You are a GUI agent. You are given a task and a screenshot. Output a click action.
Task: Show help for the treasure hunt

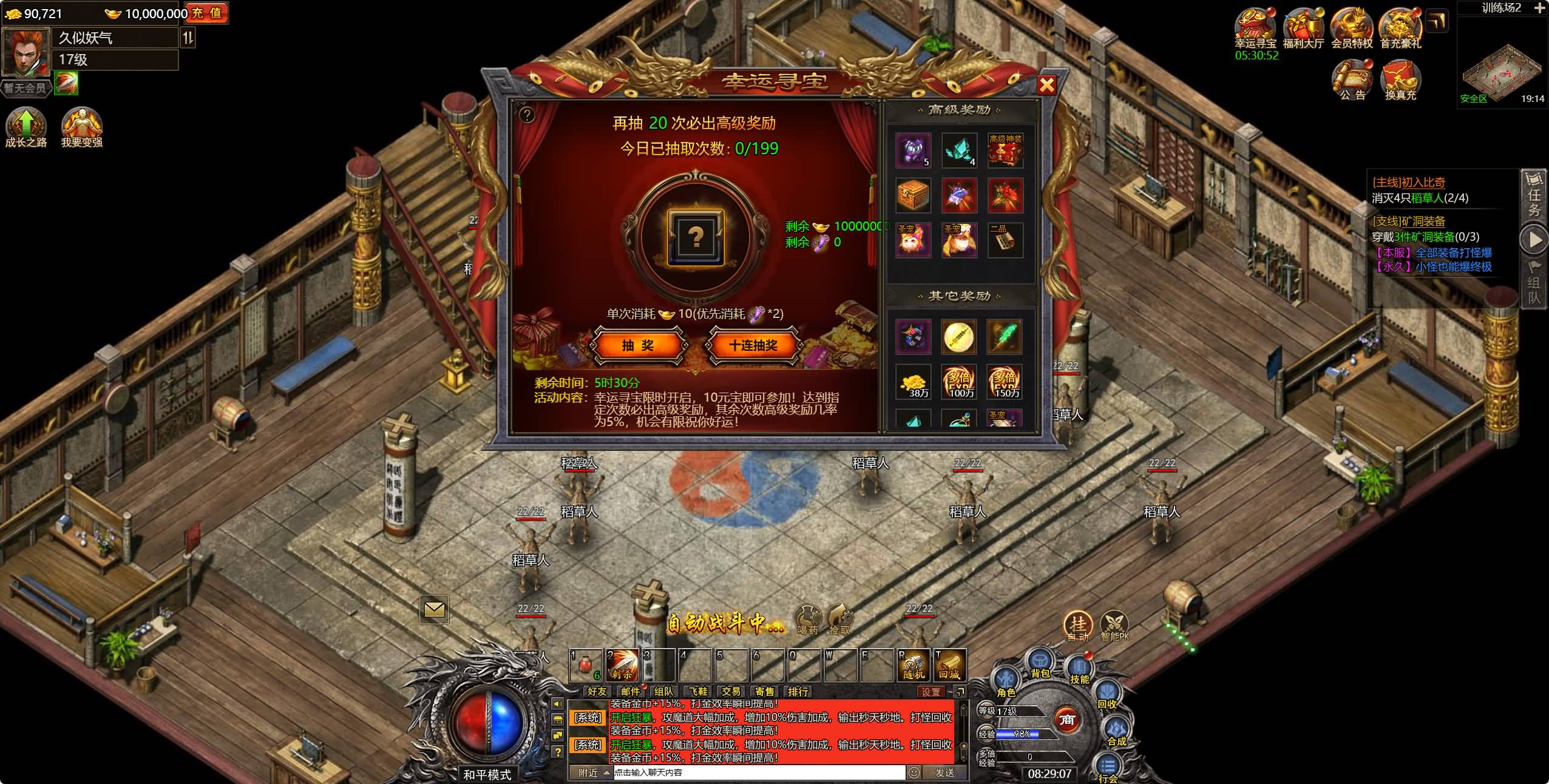tap(527, 115)
